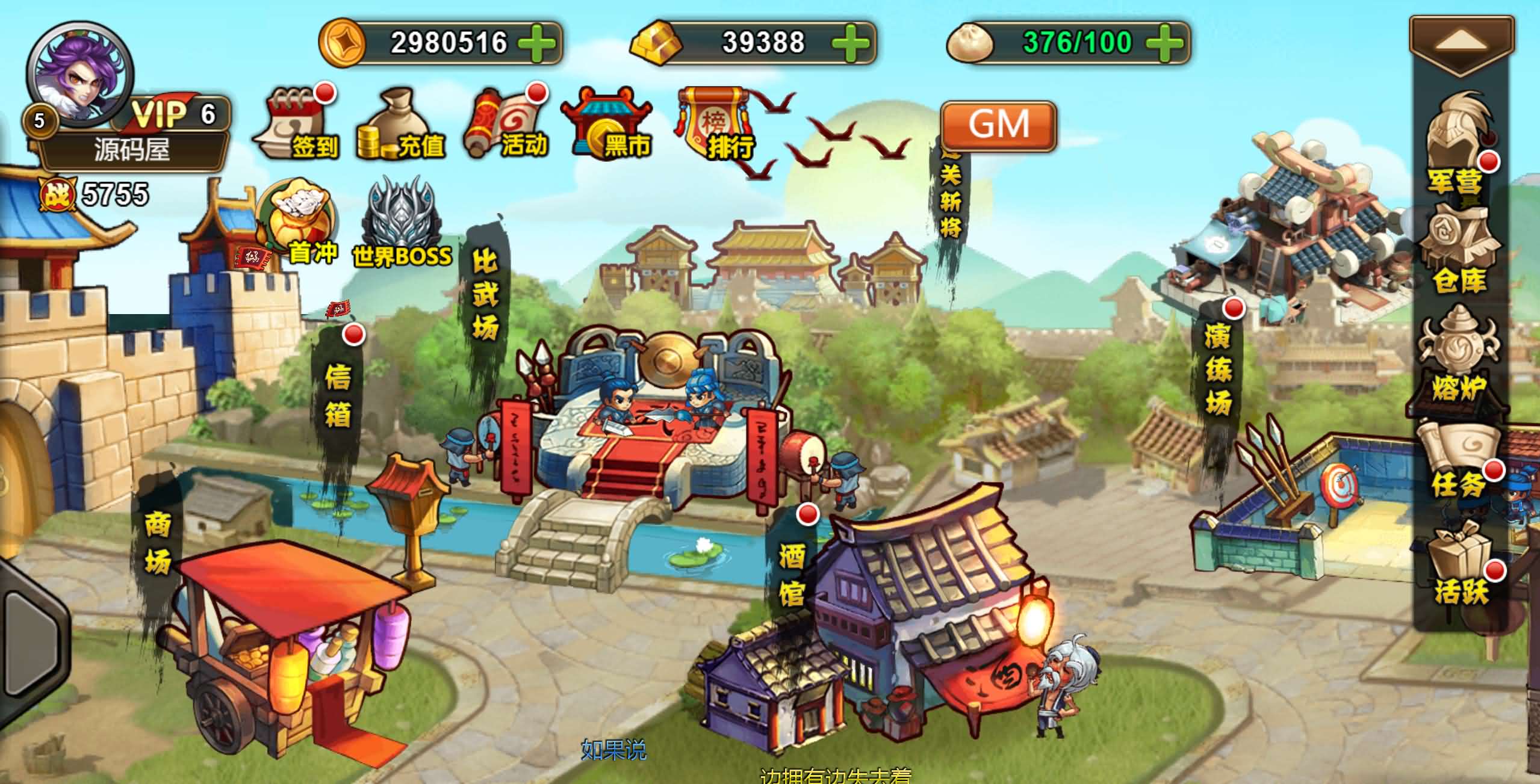
Task: Add more gold coins with plus button
Action: pos(538,43)
